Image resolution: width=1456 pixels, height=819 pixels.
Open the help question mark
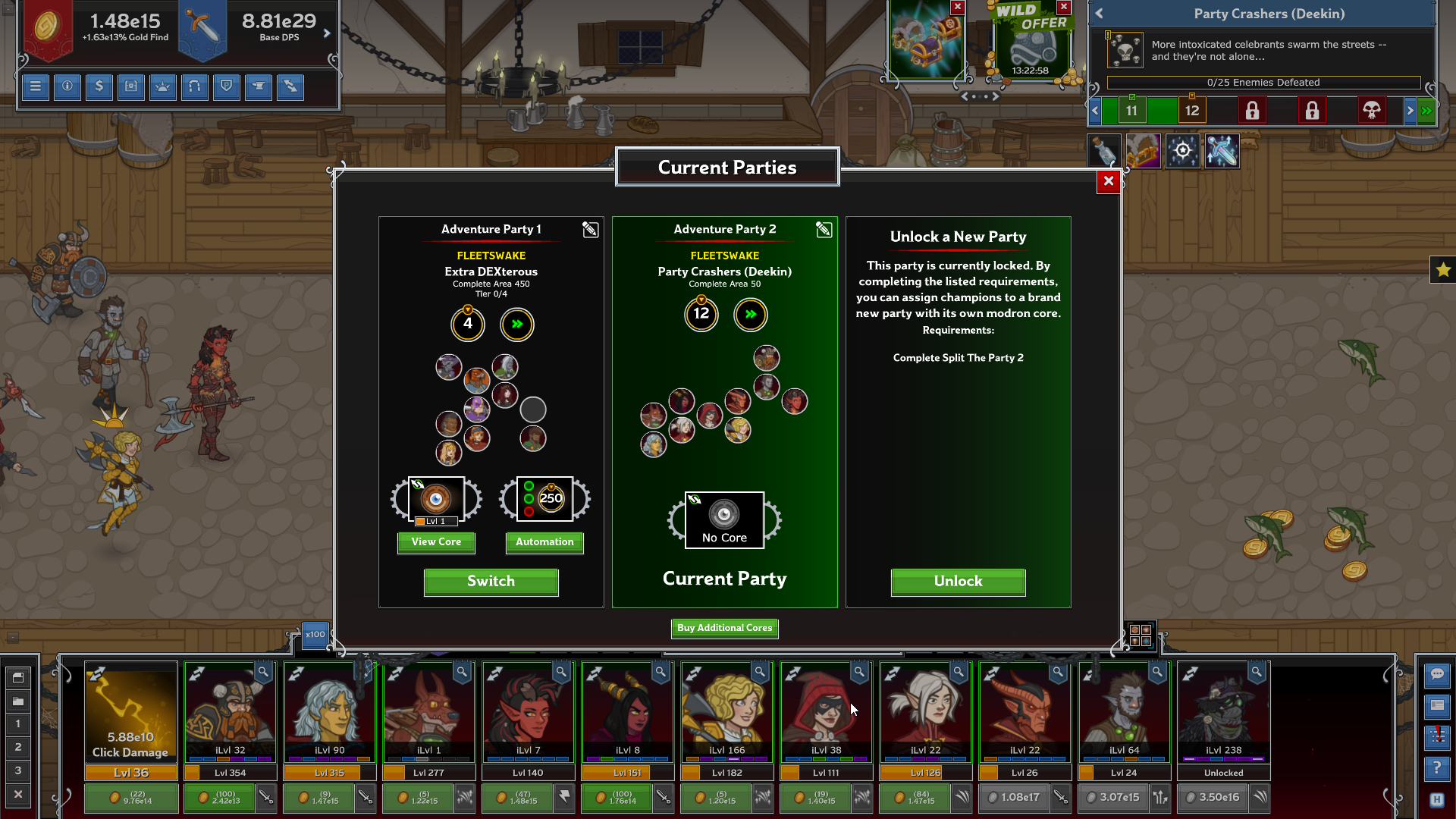click(x=1437, y=768)
